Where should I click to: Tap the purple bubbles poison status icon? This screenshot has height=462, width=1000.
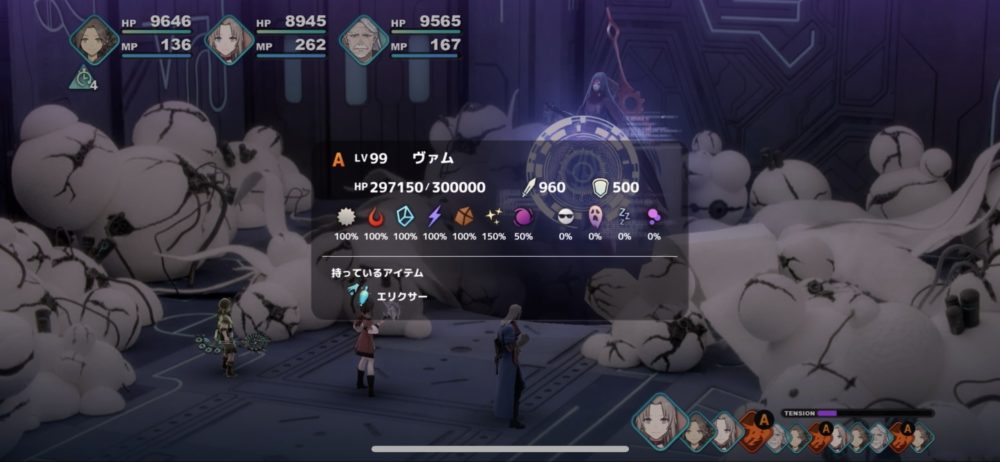point(654,216)
